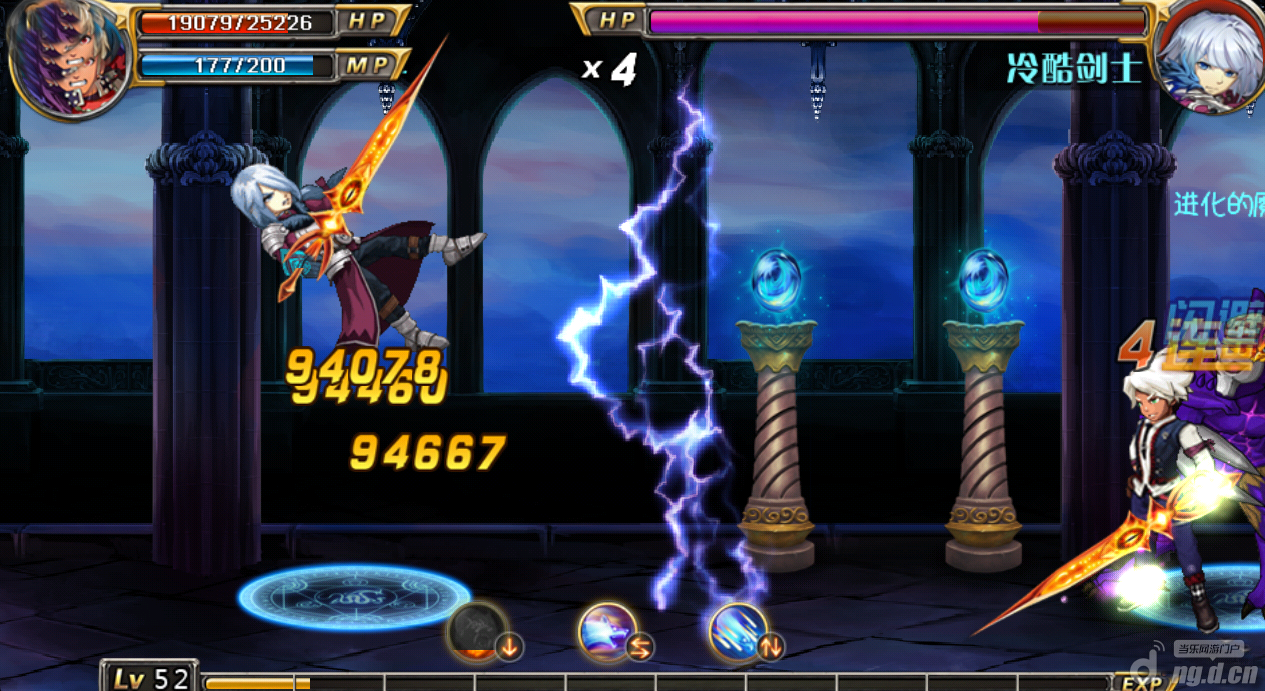Use the blue meteor shower skill
The height and width of the screenshot is (691, 1265).
tap(740, 632)
